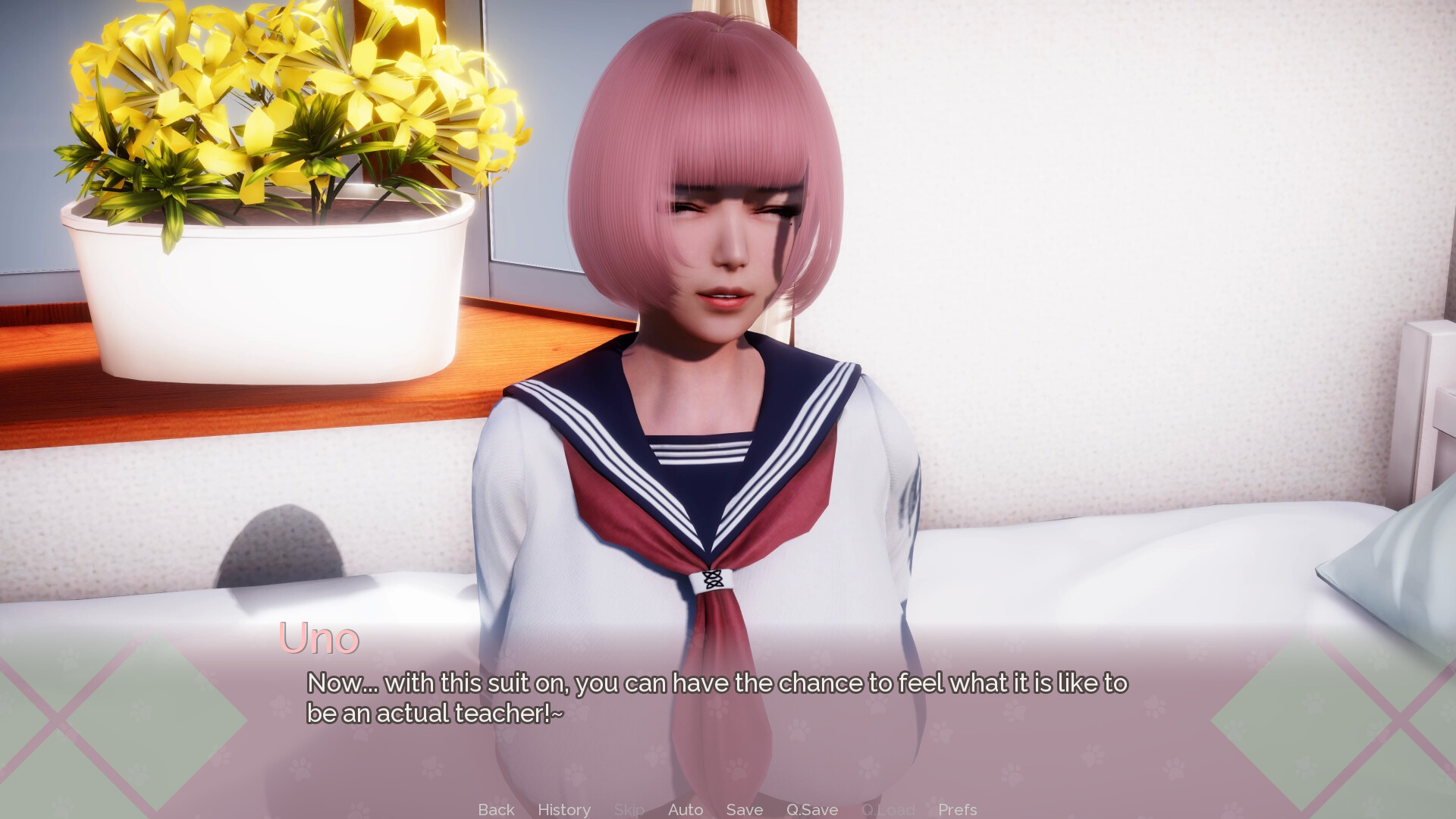The height and width of the screenshot is (819, 1456).
Task: Quick-save the game with Q.Save
Action: [811, 809]
